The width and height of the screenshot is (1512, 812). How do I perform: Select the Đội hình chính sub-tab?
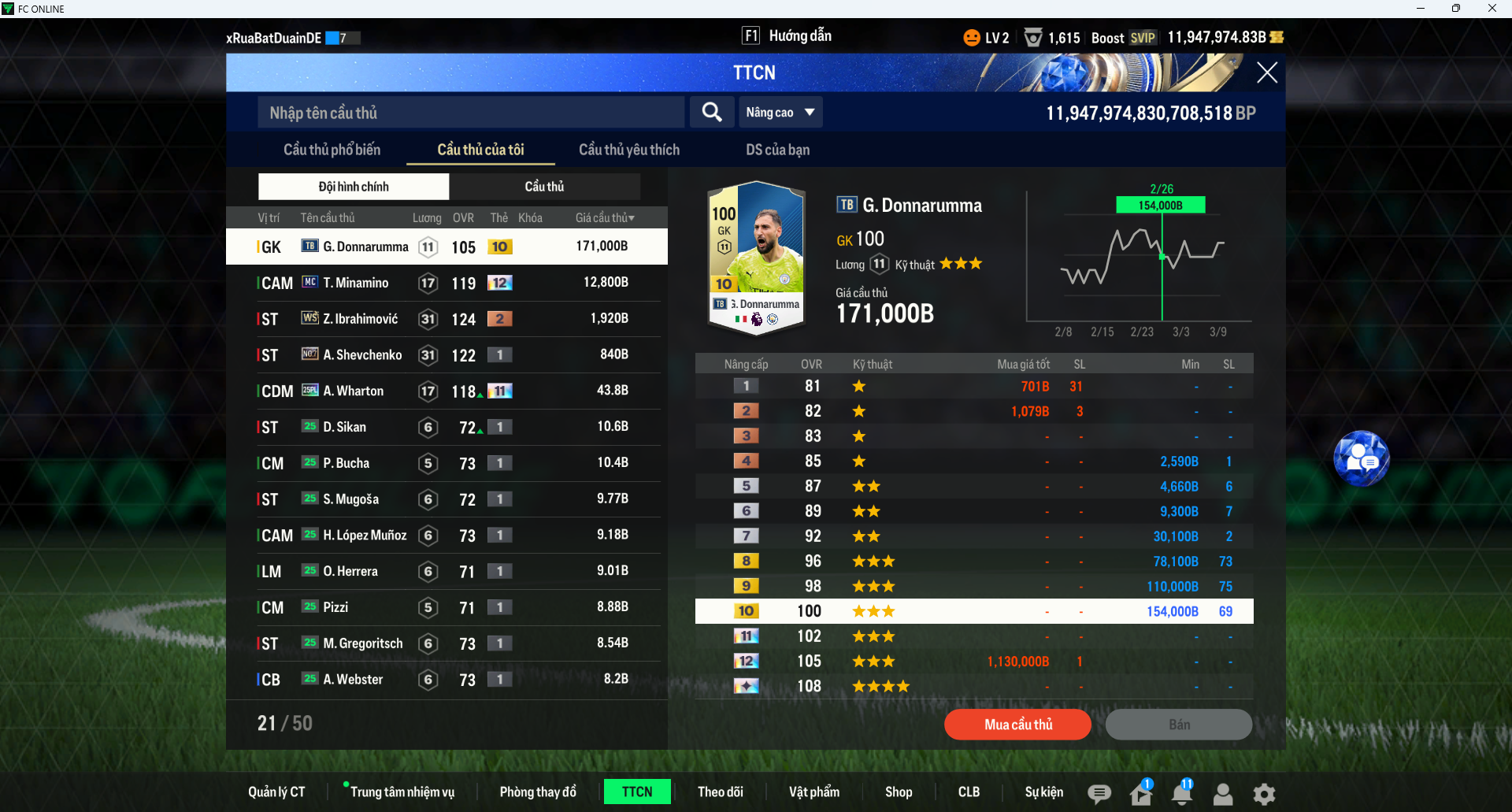pyautogui.click(x=354, y=187)
